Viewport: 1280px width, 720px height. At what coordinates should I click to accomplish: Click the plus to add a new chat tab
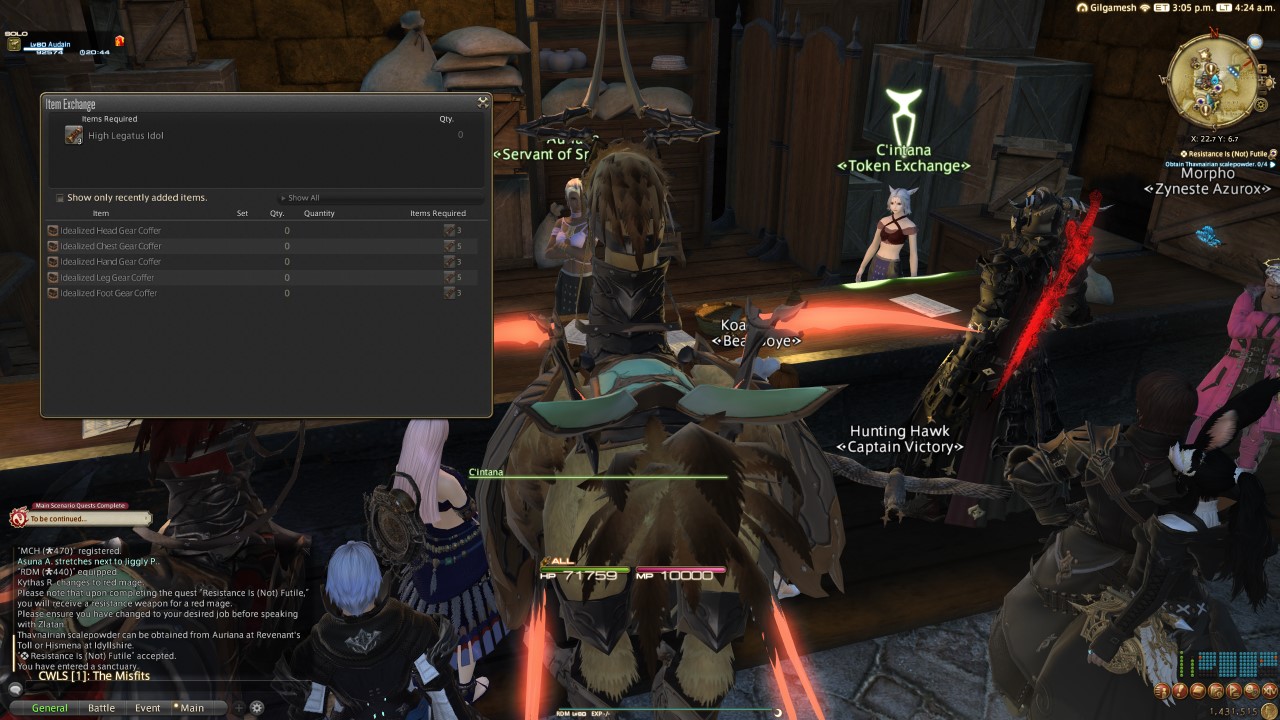pyautogui.click(x=237, y=707)
